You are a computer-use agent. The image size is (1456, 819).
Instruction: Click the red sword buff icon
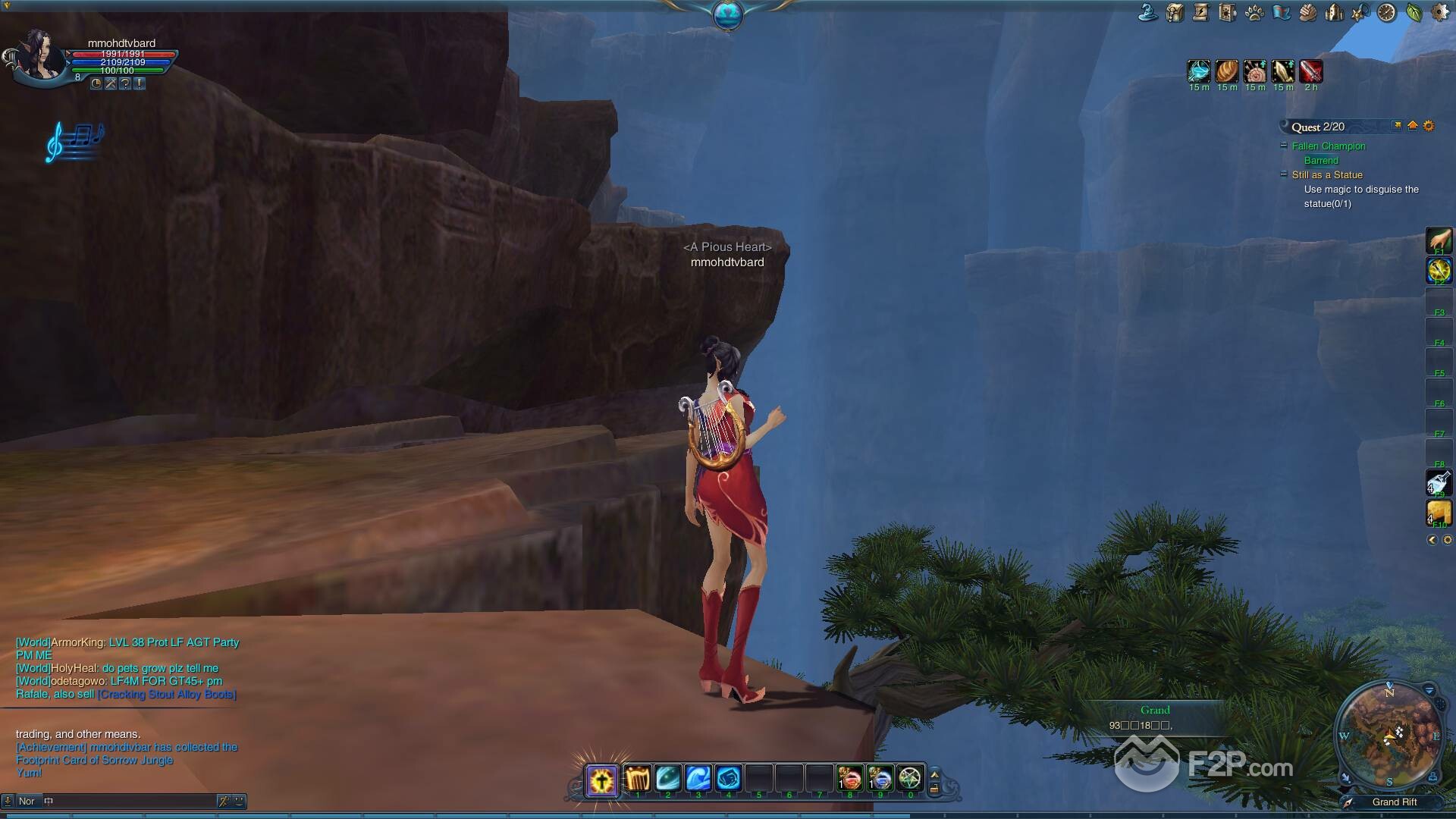click(x=1311, y=71)
